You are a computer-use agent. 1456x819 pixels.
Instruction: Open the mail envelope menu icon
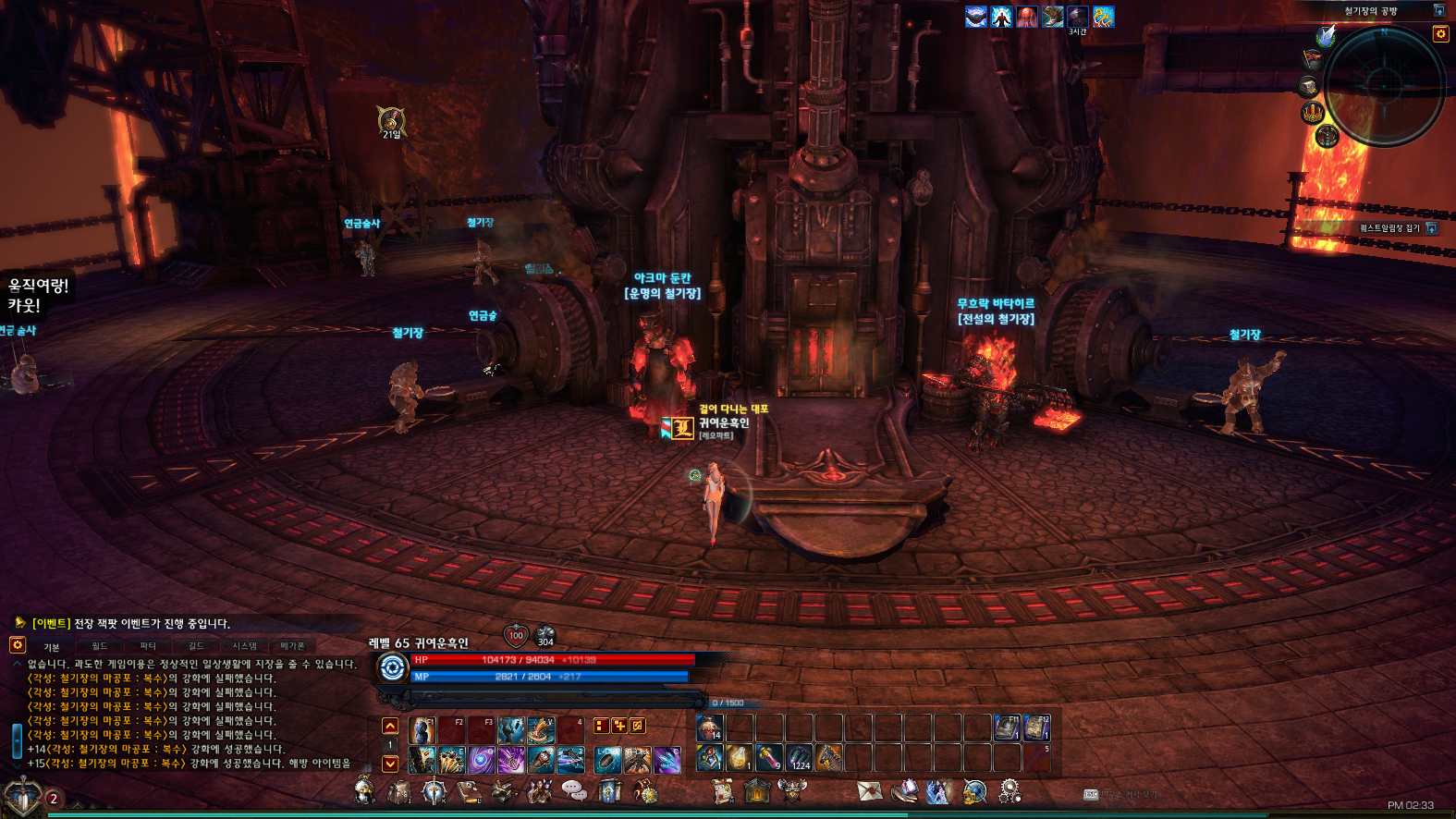click(x=870, y=791)
